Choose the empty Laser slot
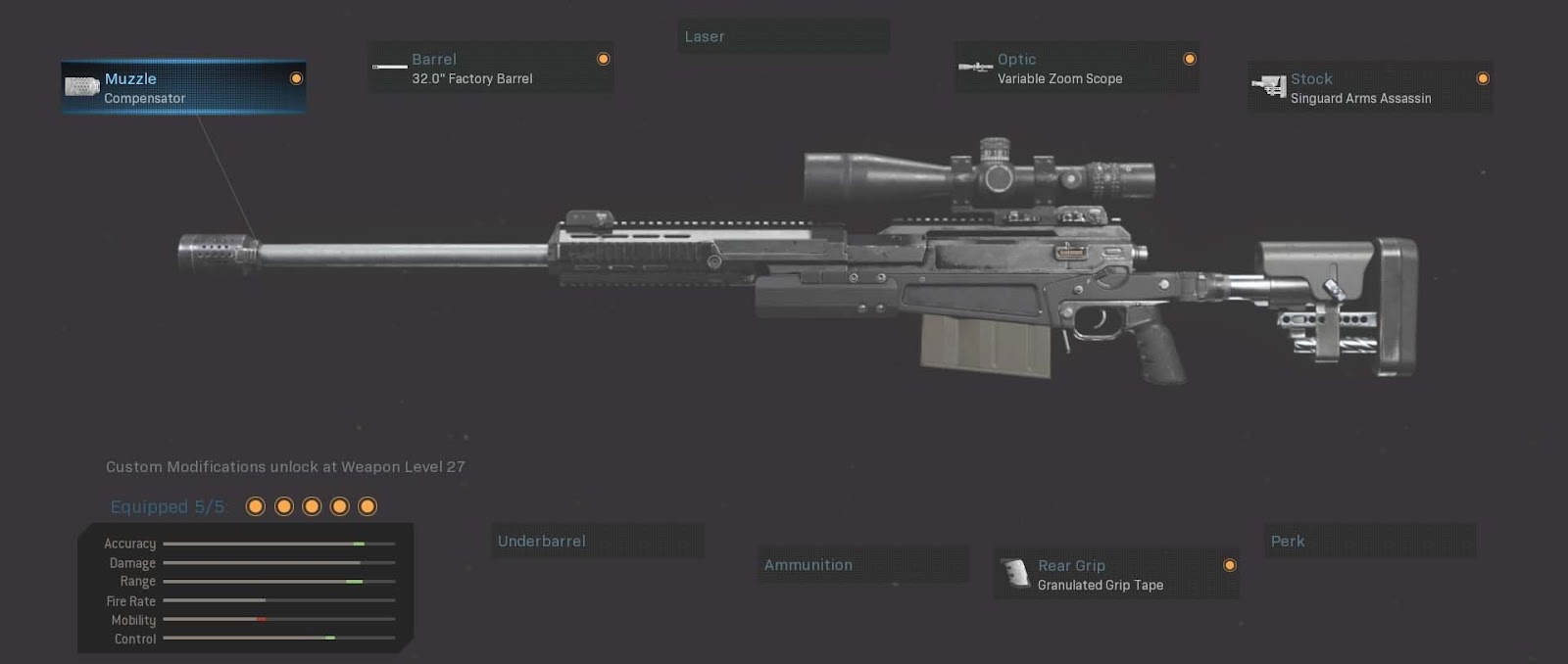The width and height of the screenshot is (1568, 664). [x=784, y=36]
